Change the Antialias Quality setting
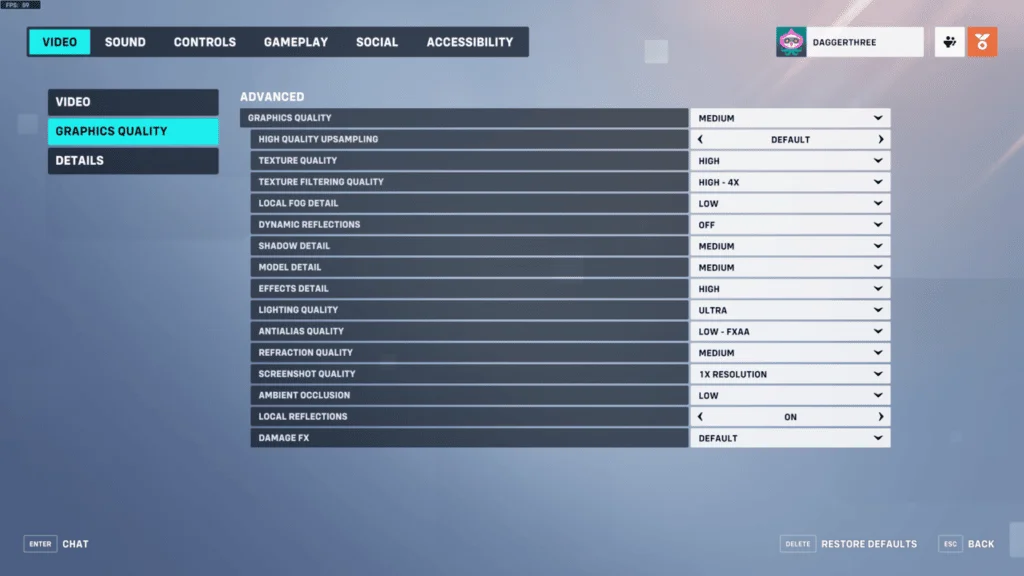This screenshot has width=1024, height=576. [x=790, y=331]
